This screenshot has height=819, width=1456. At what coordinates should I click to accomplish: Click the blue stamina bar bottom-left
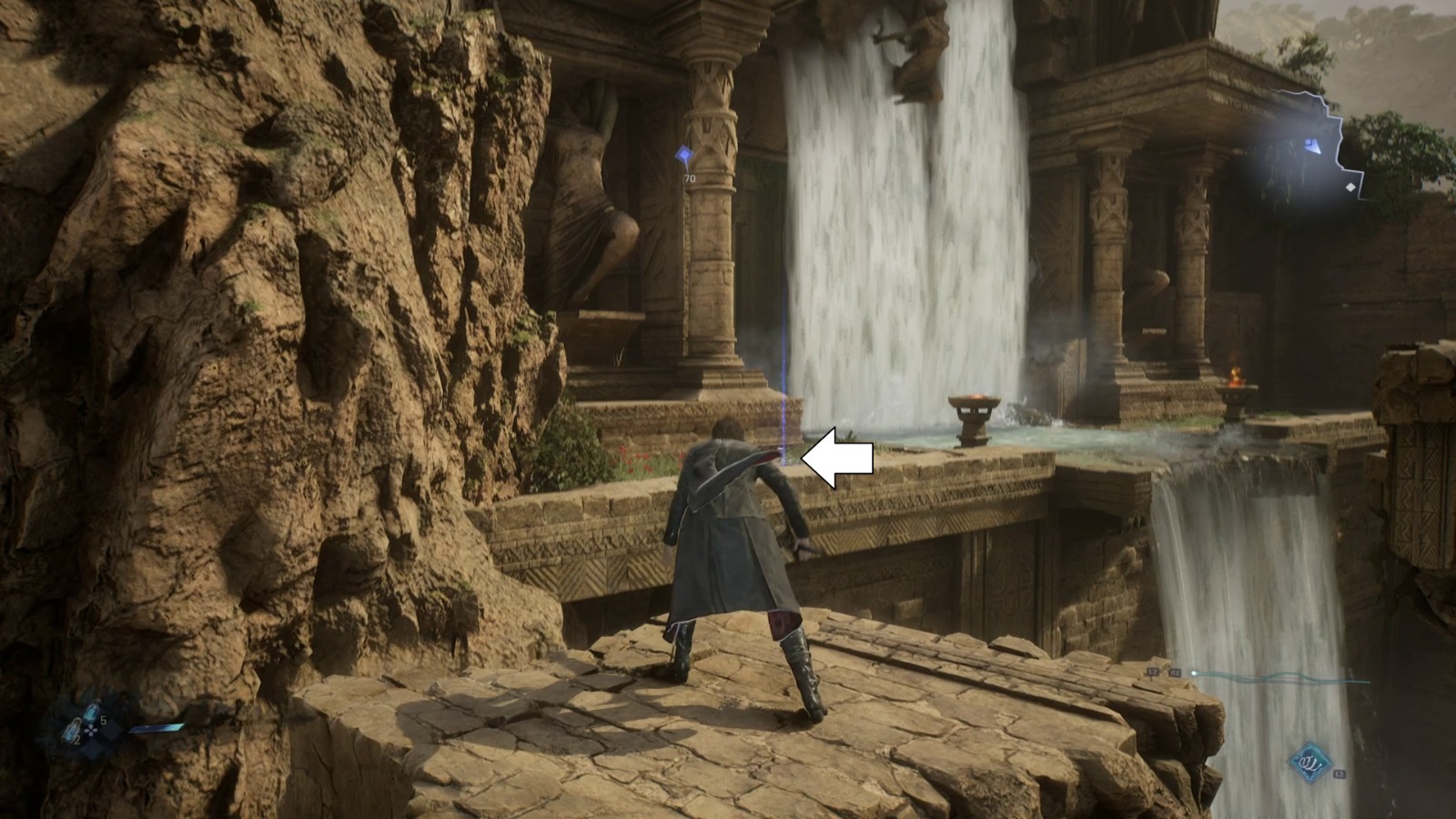pos(156,727)
